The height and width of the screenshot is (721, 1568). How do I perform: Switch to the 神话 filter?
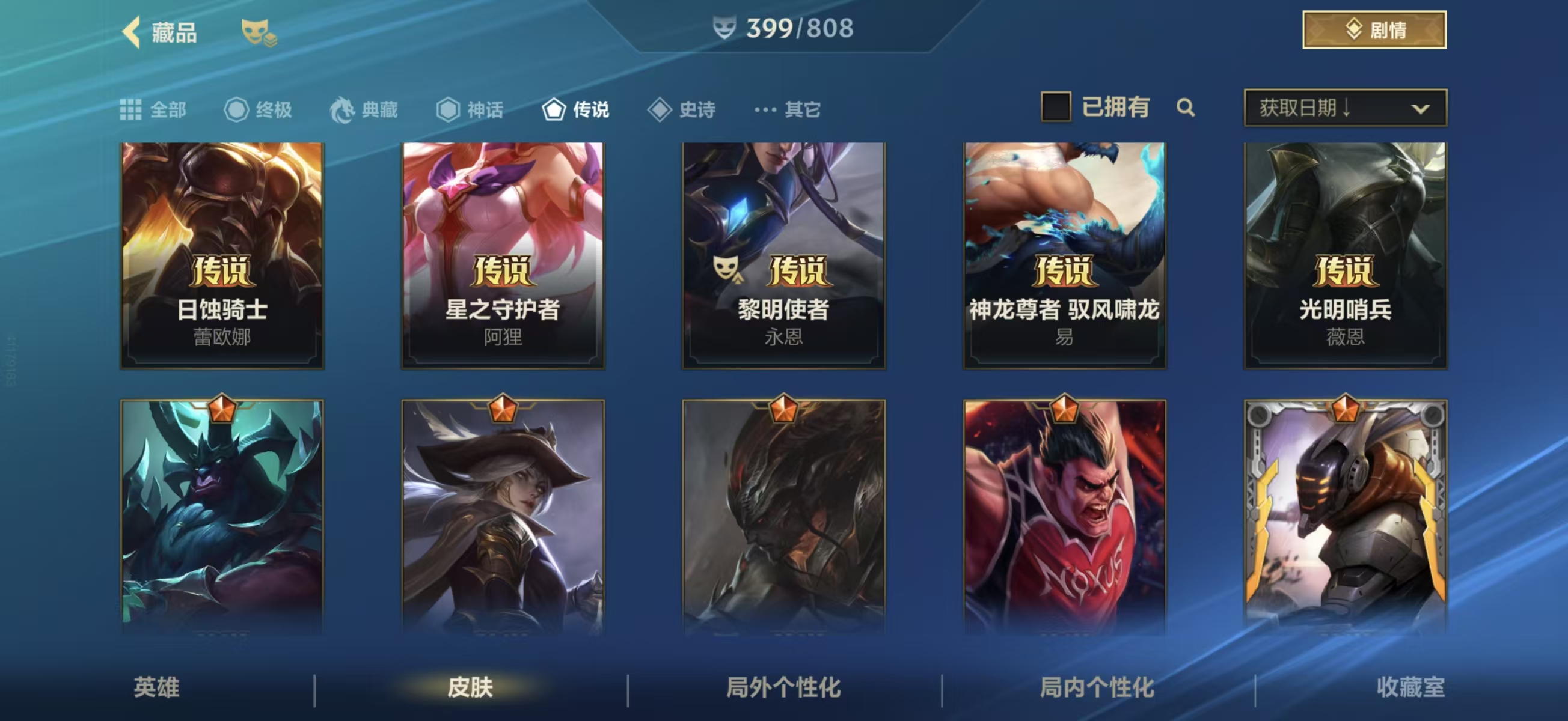(470, 109)
